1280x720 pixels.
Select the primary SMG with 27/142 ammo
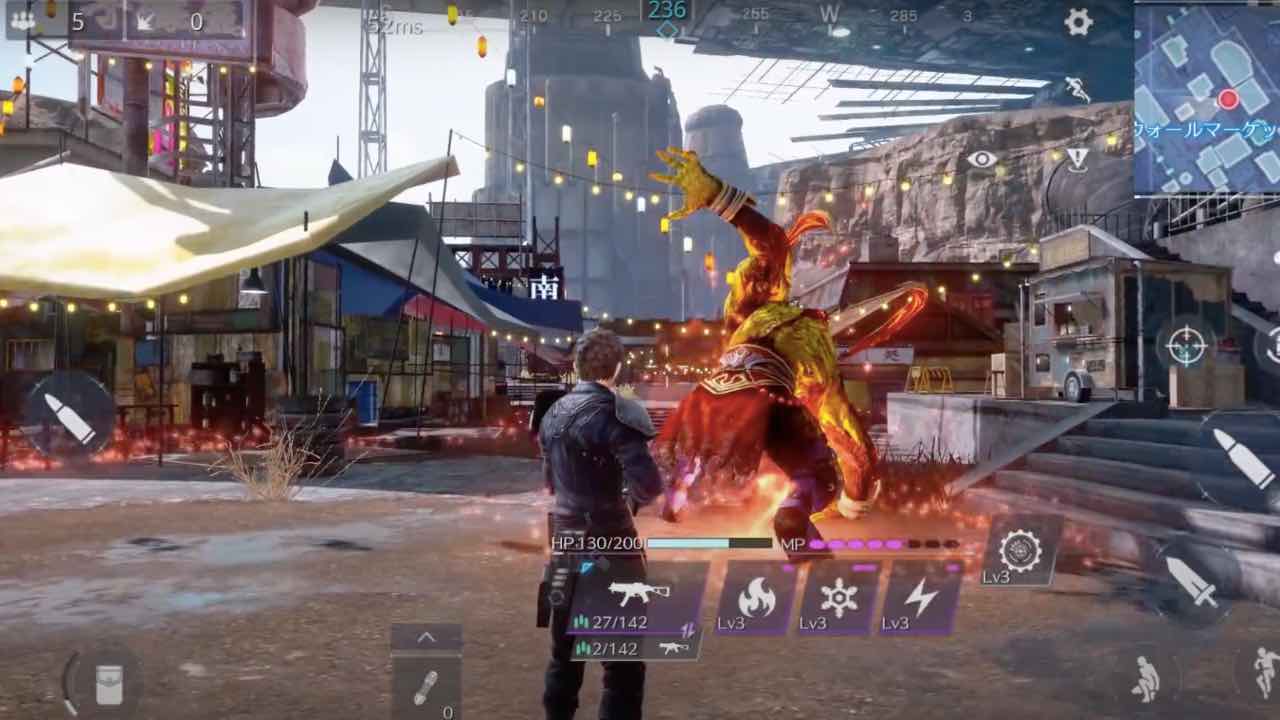tap(637, 598)
